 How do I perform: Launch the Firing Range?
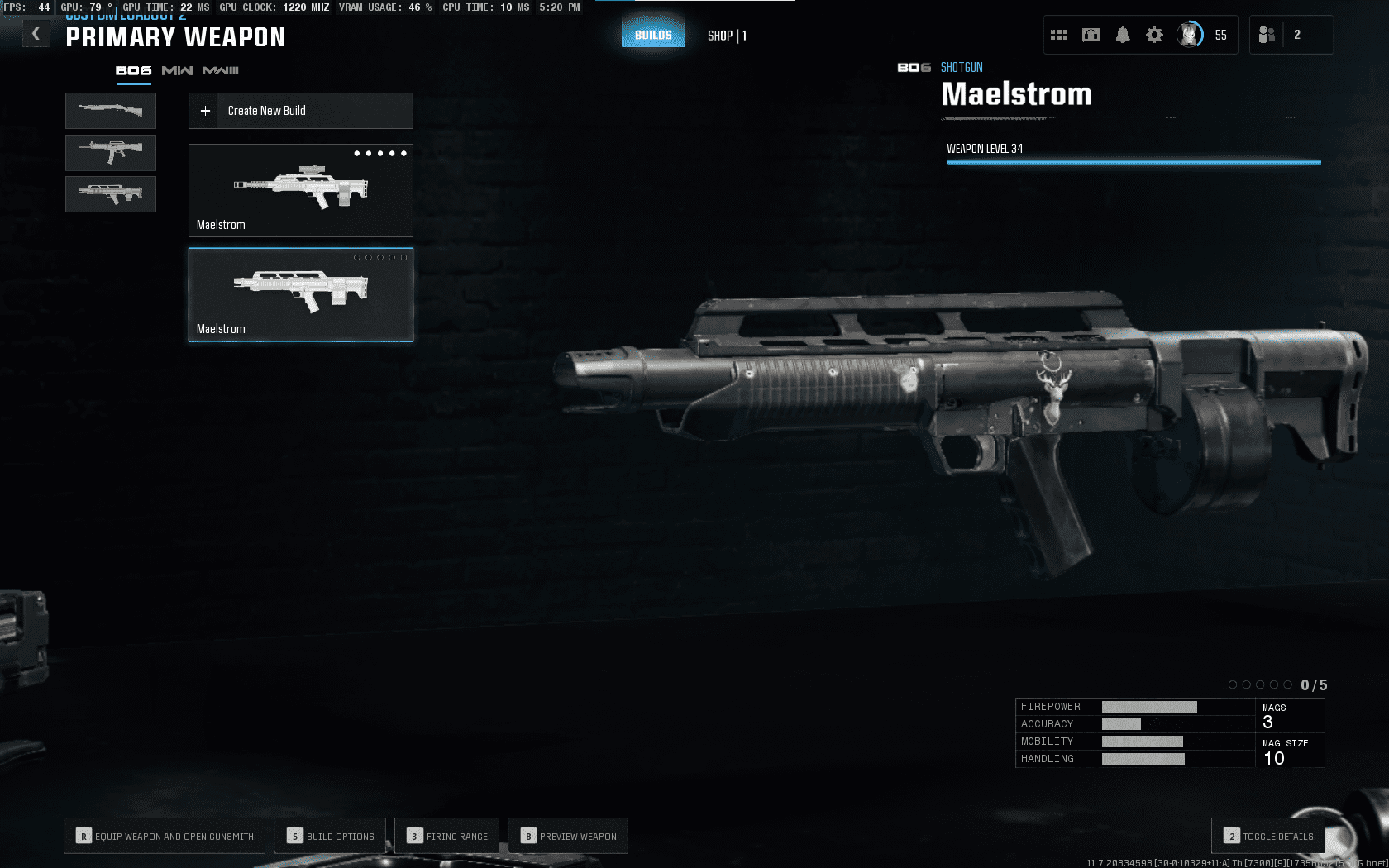[447, 836]
